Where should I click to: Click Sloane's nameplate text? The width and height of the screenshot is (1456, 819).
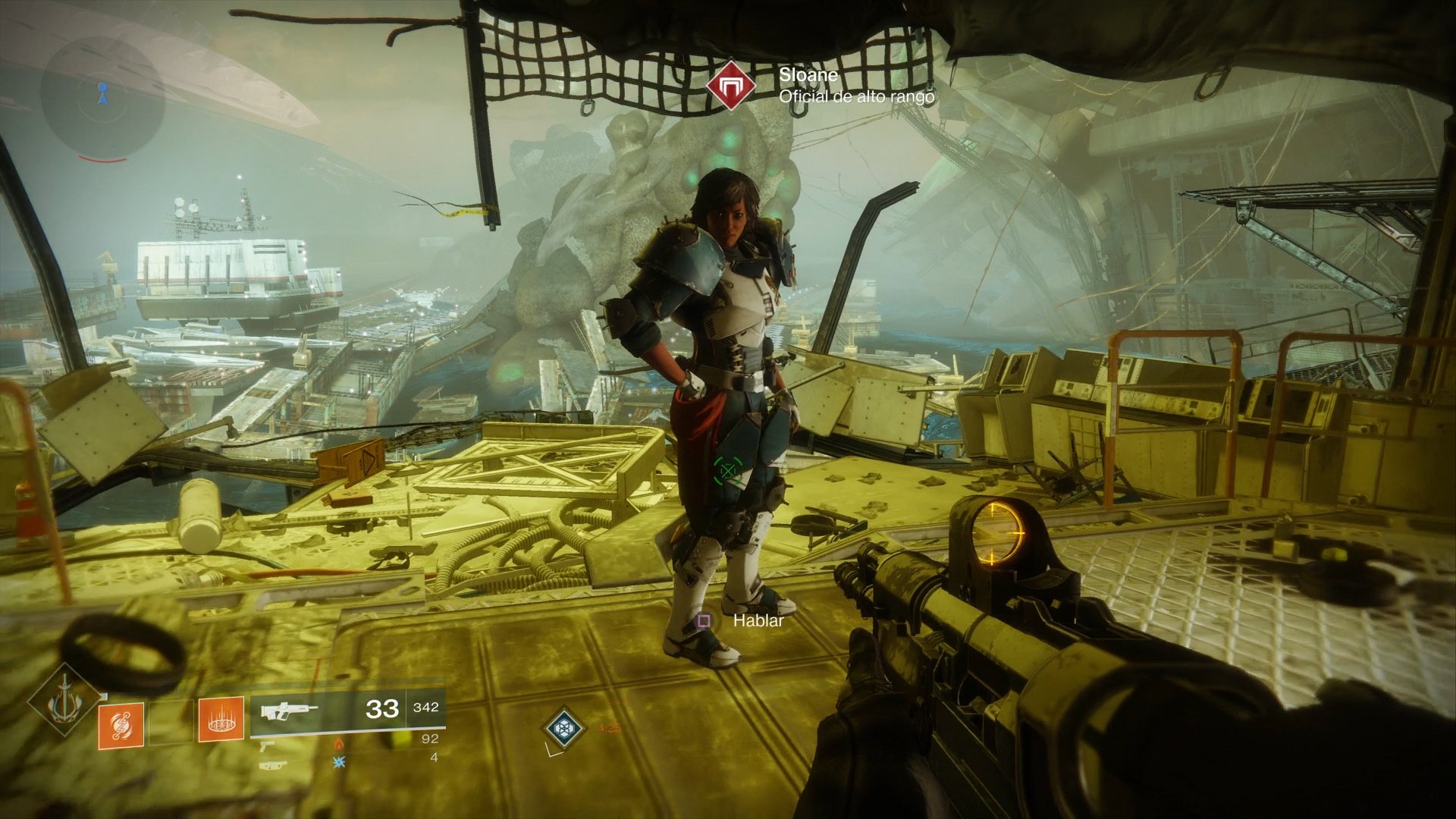(x=808, y=76)
